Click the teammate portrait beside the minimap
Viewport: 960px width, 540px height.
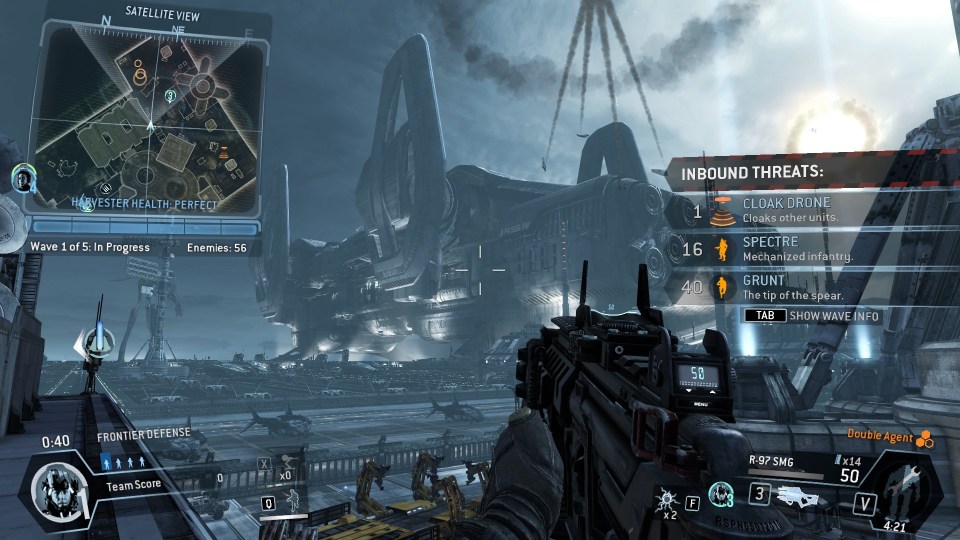tap(23, 179)
